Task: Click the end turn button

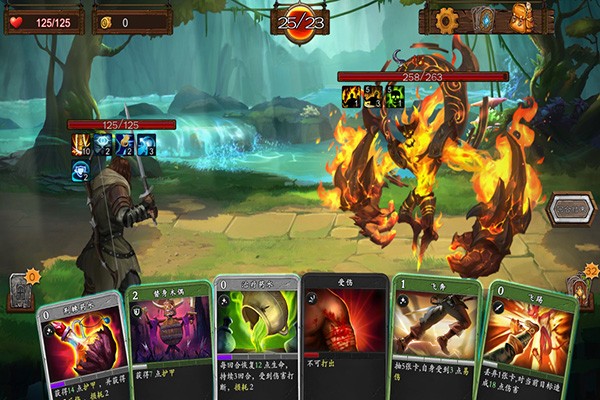Action: point(572,209)
